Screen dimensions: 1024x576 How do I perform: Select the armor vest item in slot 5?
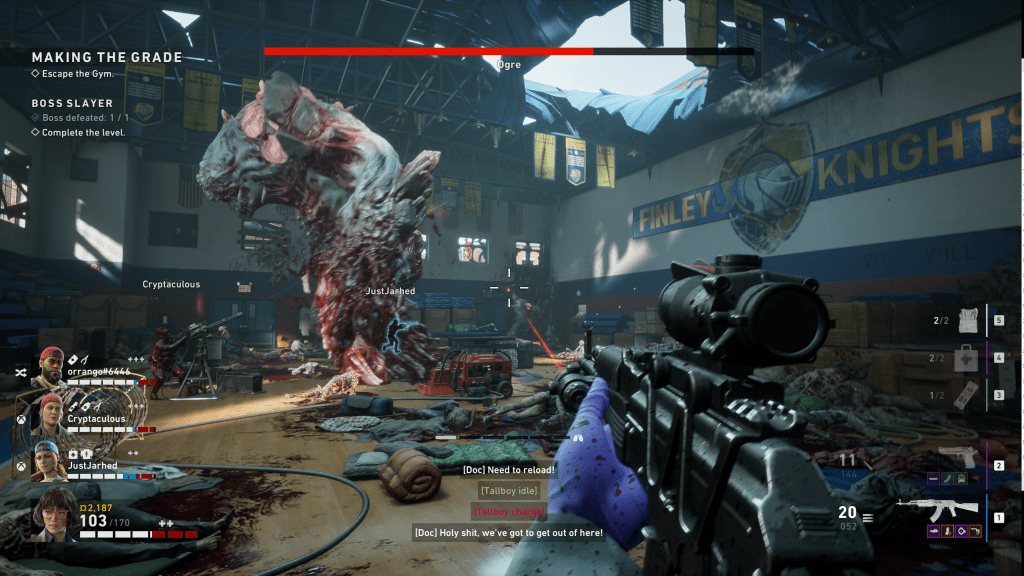click(967, 320)
